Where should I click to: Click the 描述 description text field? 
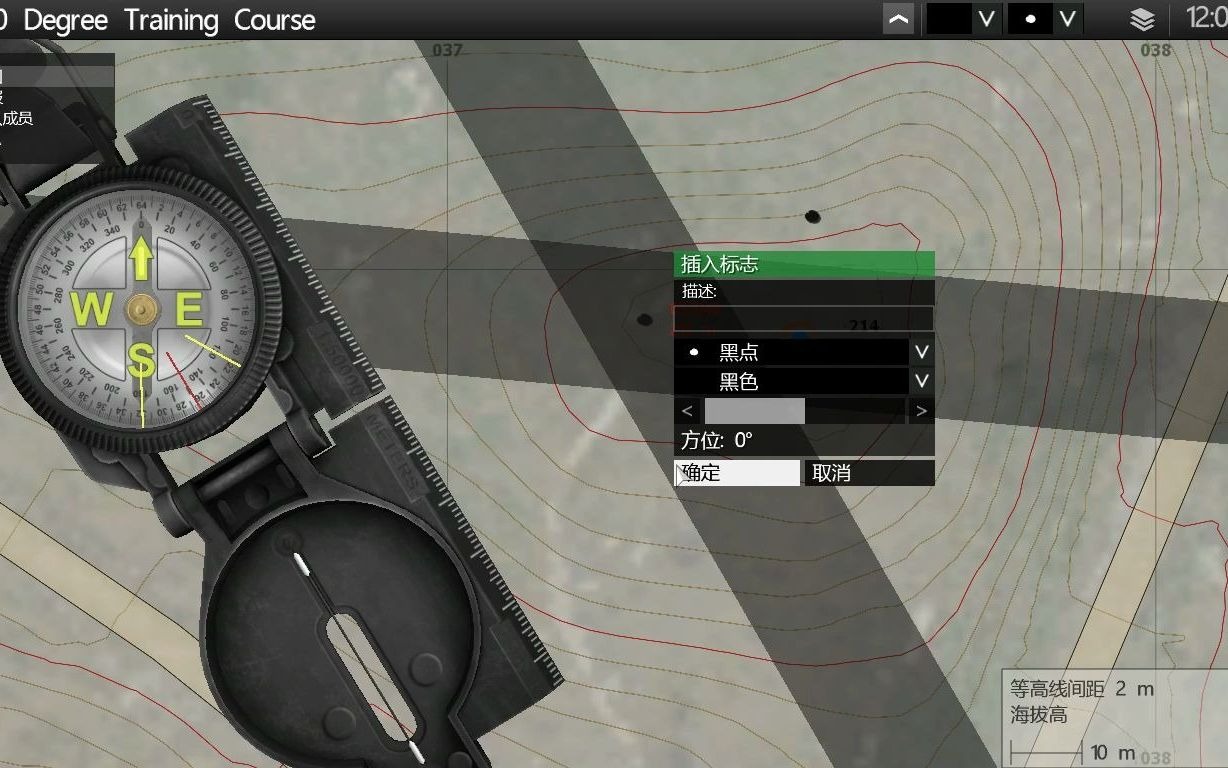(x=803, y=319)
